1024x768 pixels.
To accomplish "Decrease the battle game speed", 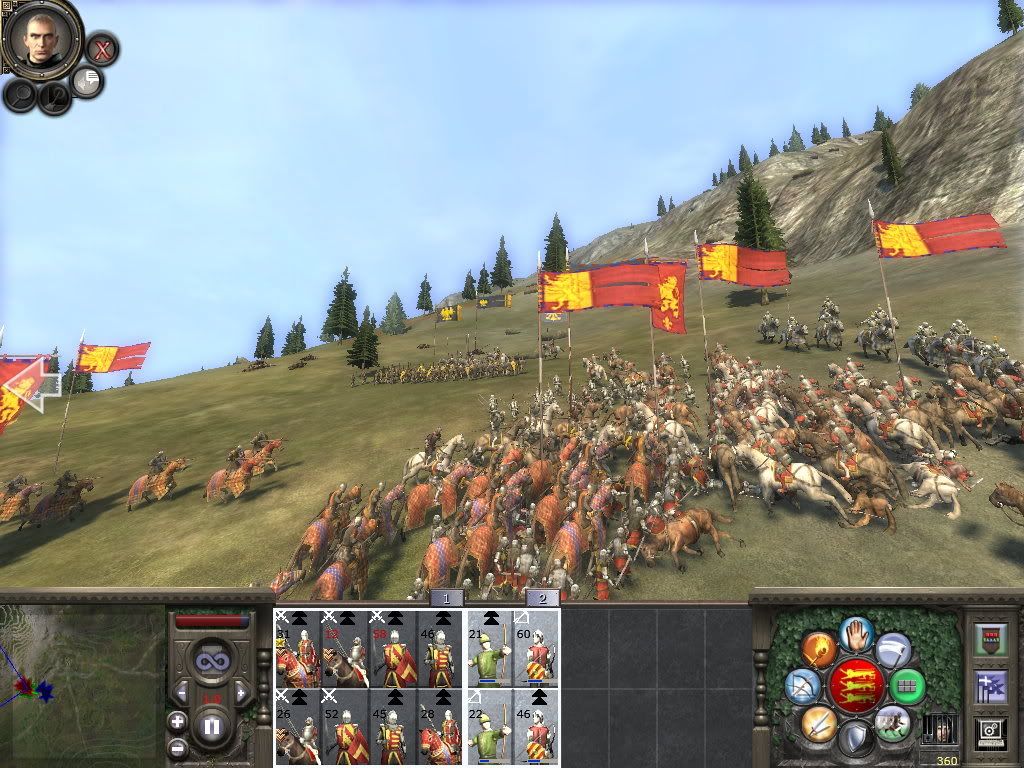I will (181, 692).
